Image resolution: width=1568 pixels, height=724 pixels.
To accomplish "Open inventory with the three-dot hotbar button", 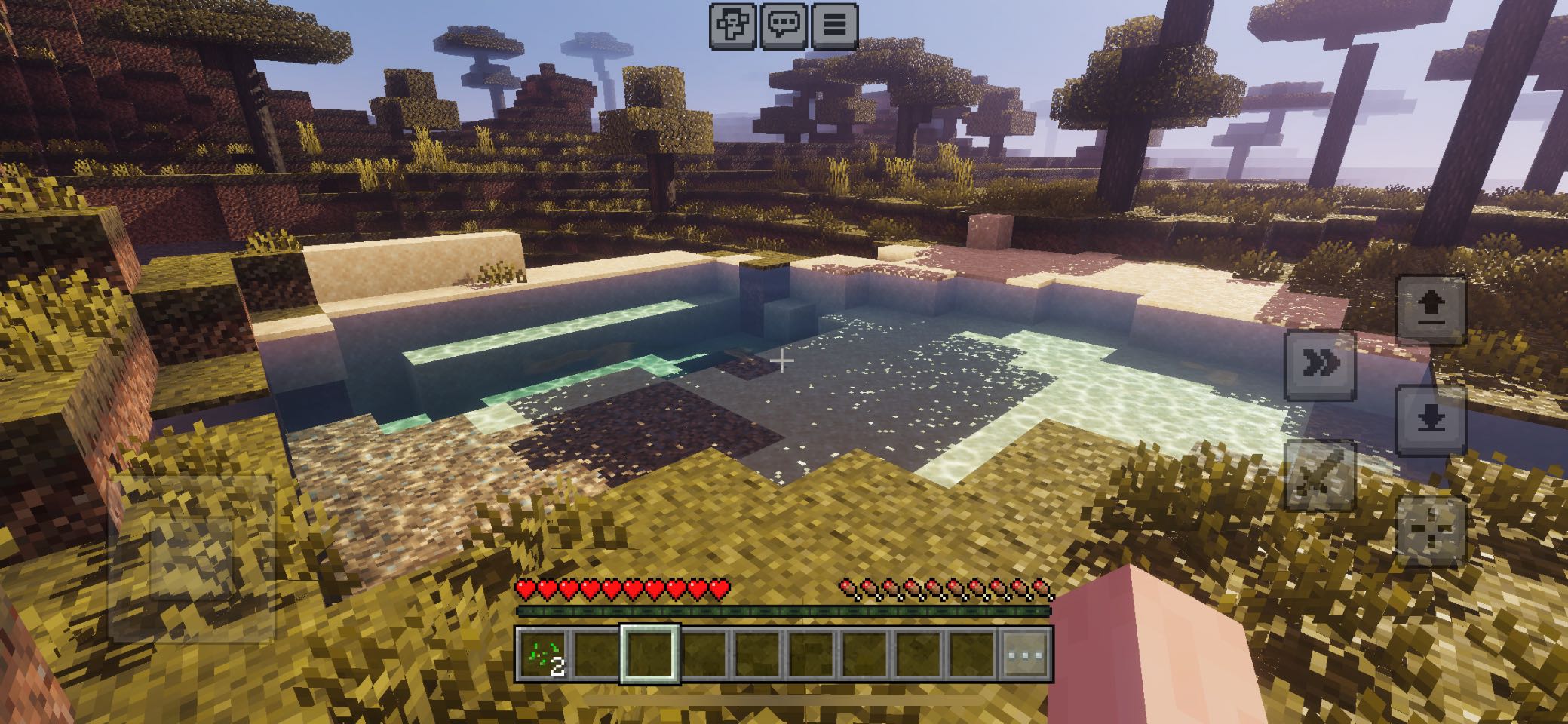I will 1027,654.
